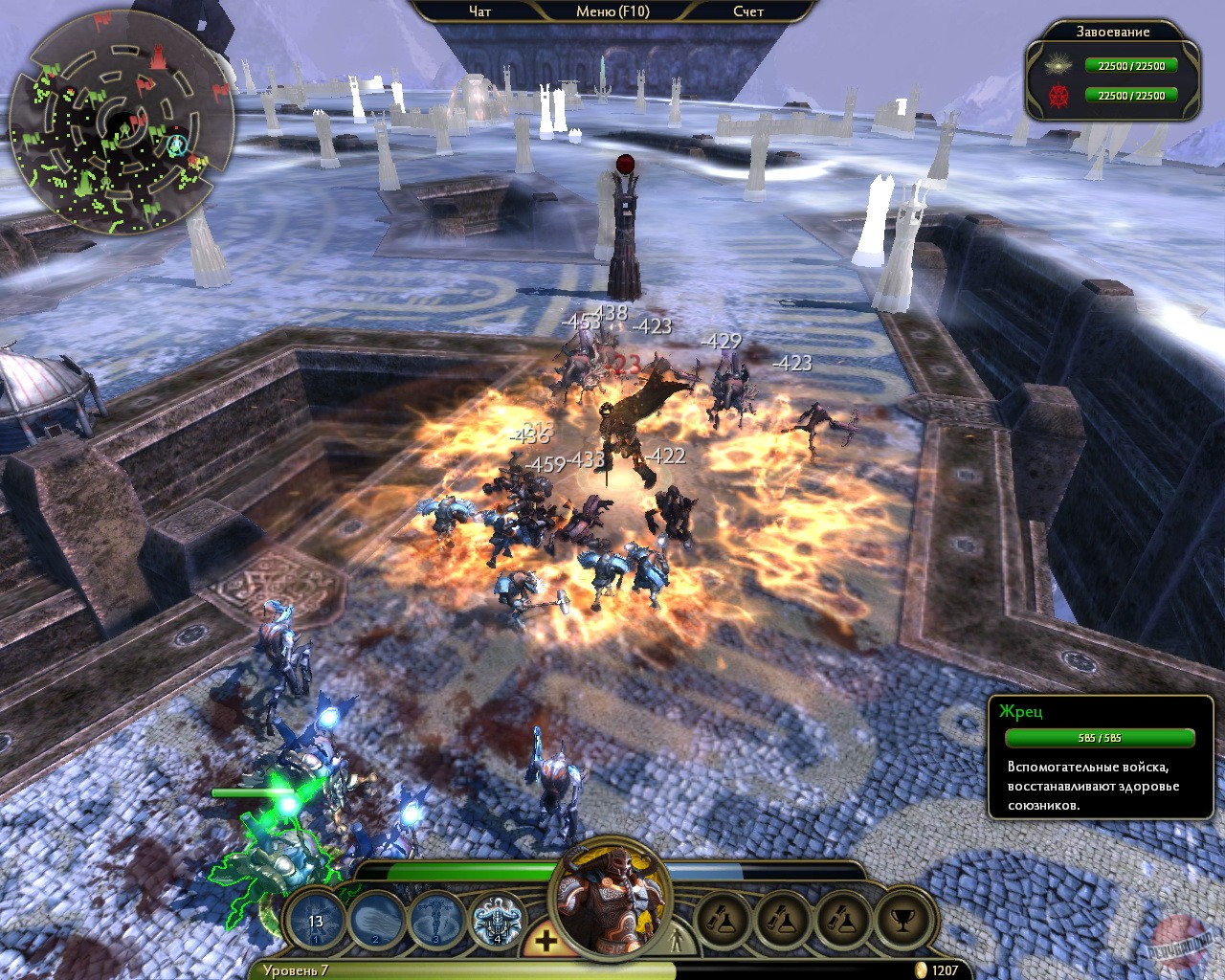This screenshot has width=1225, height=980.
Task: Open the Чат (chat) menu tab
Action: [x=480, y=11]
